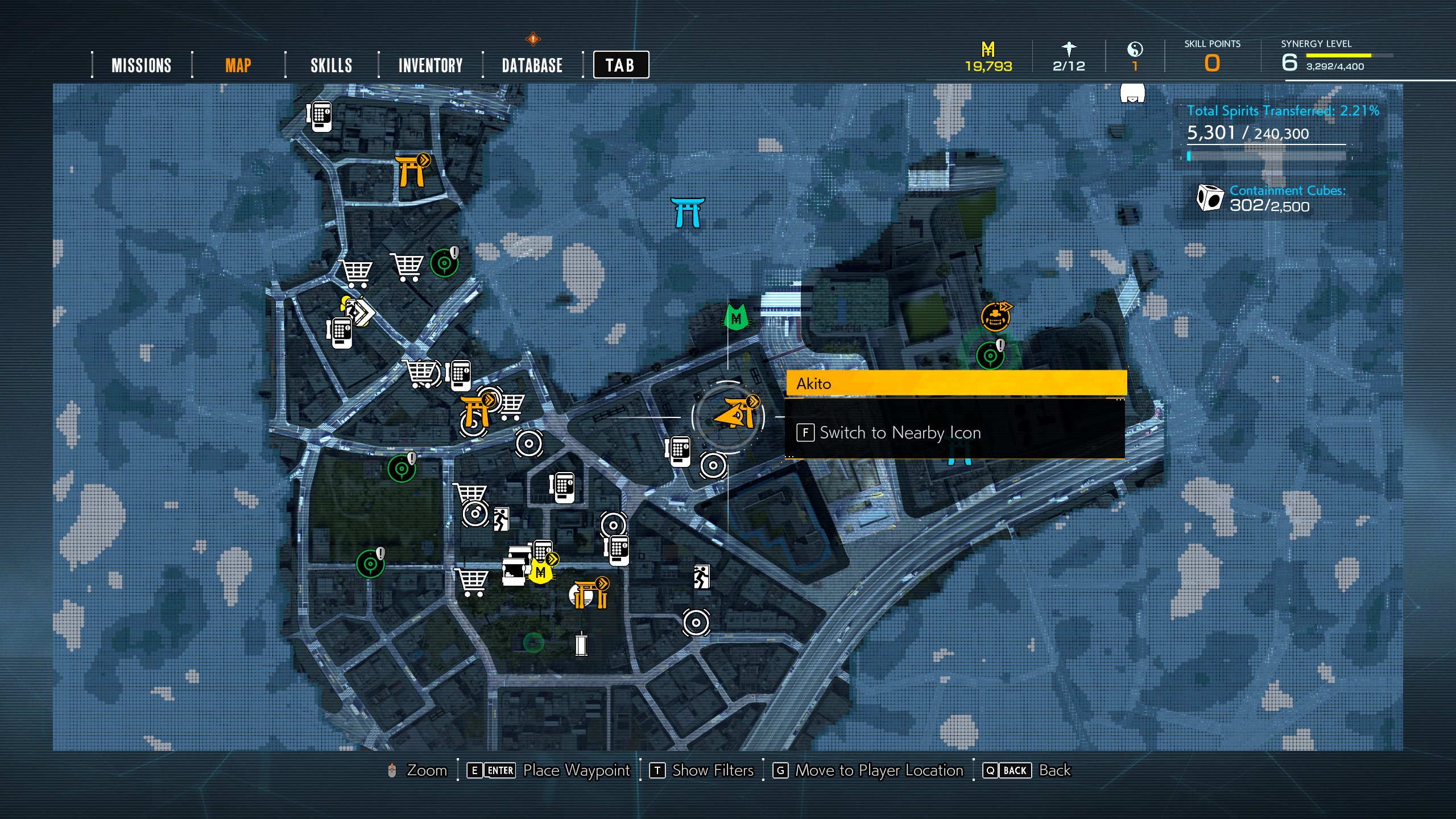Click the green cat-head shop marker

(x=736, y=317)
